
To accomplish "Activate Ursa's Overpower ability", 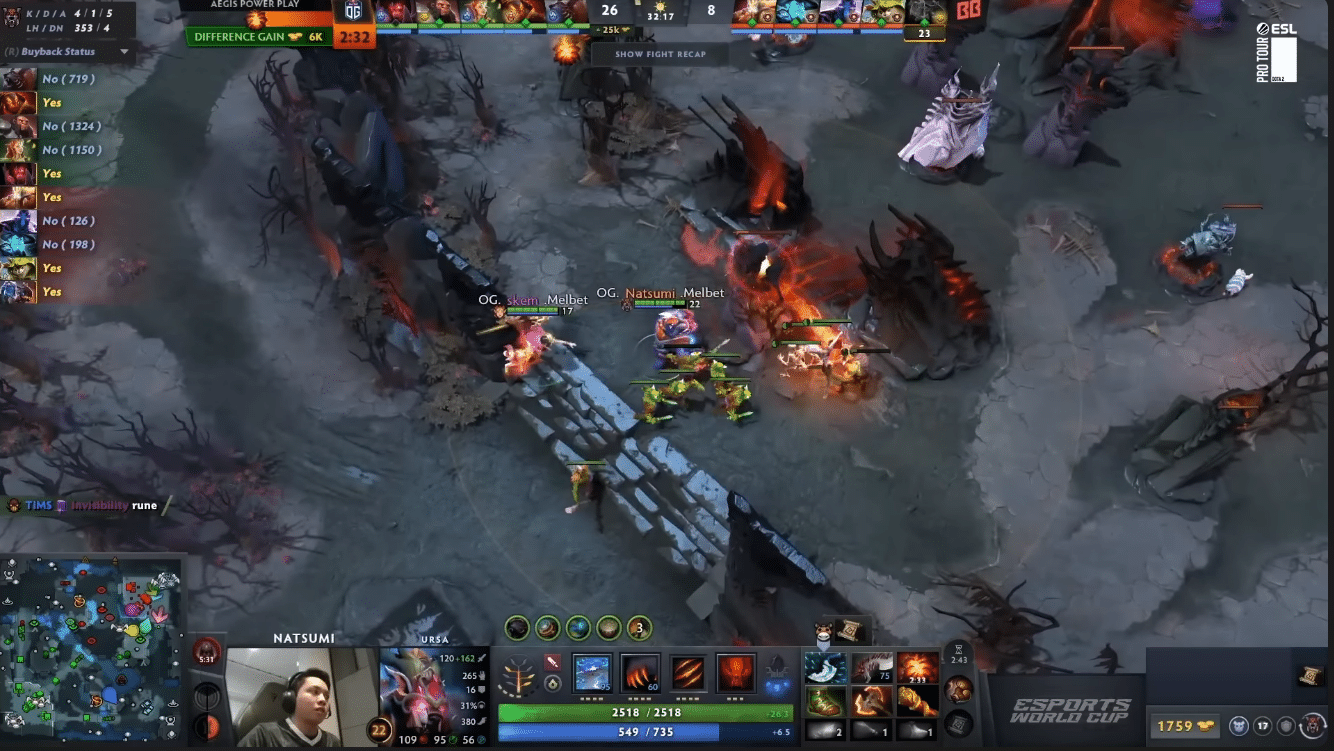I will (x=640, y=672).
